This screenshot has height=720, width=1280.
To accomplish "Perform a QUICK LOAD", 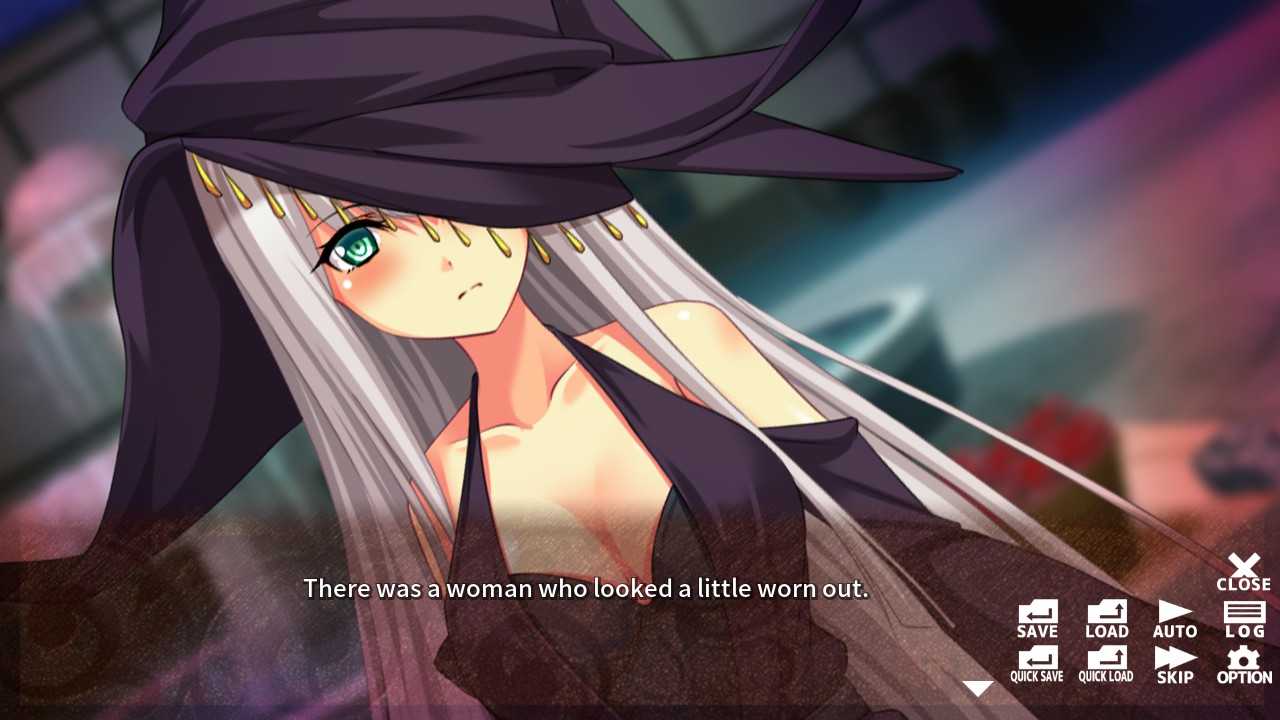I will tap(1105, 663).
